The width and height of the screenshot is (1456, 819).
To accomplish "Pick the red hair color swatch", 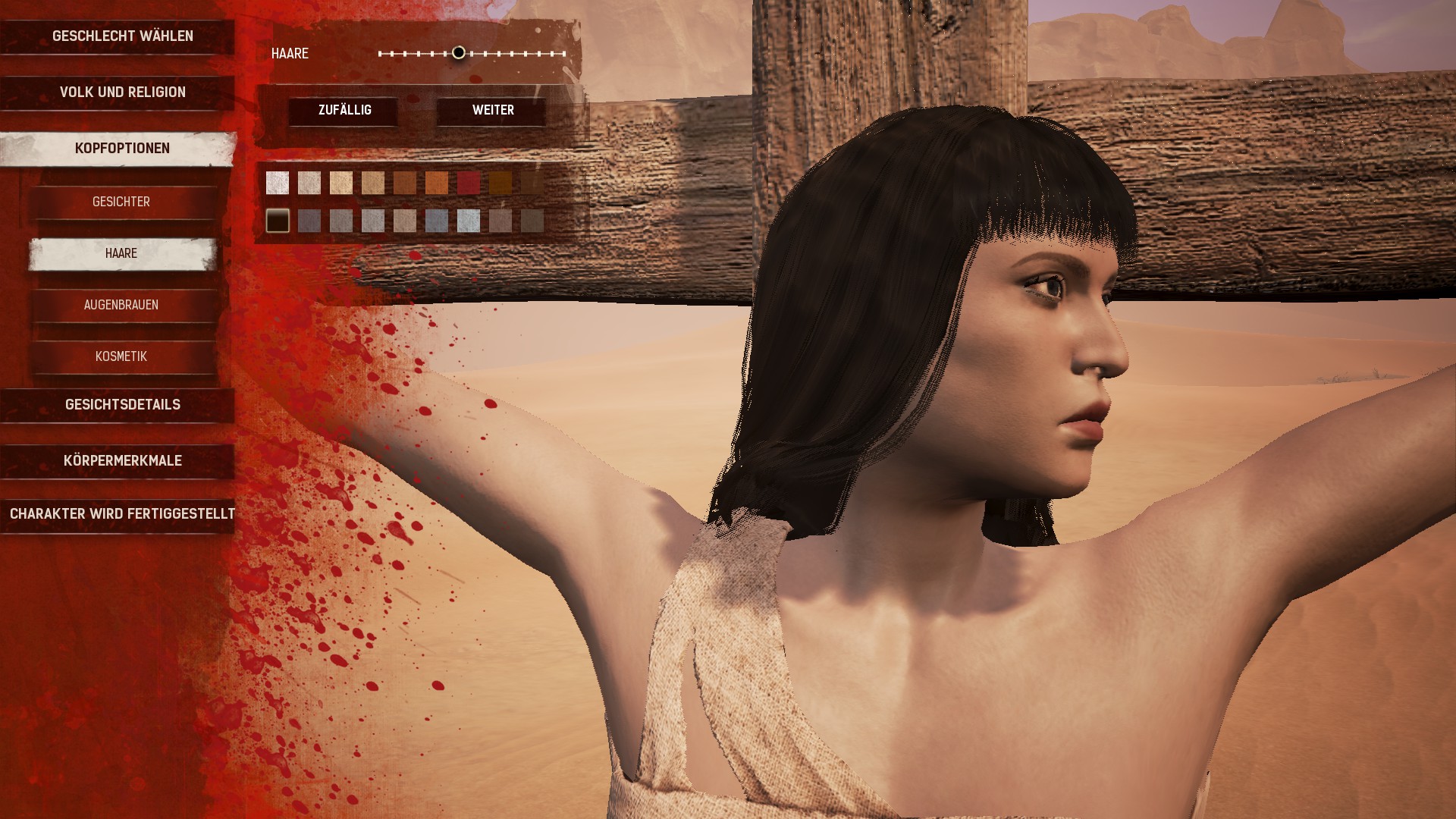I will coord(469,183).
